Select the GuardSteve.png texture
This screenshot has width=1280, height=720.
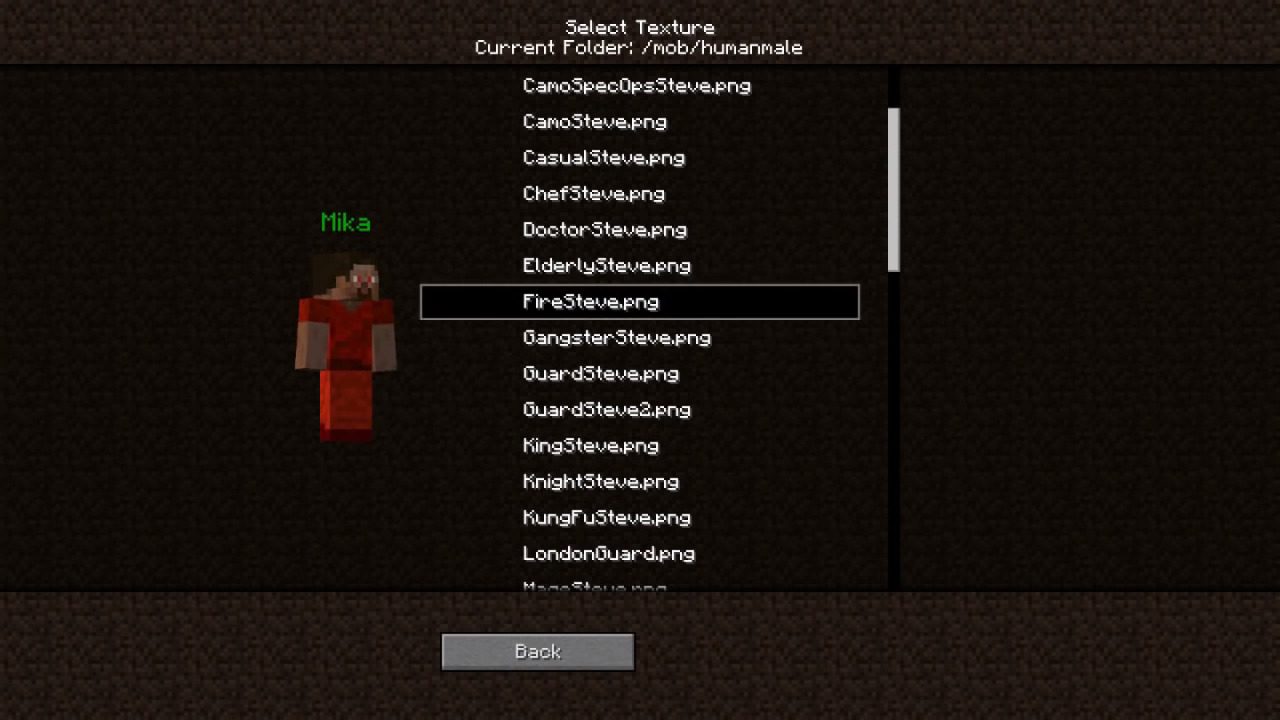tap(602, 374)
